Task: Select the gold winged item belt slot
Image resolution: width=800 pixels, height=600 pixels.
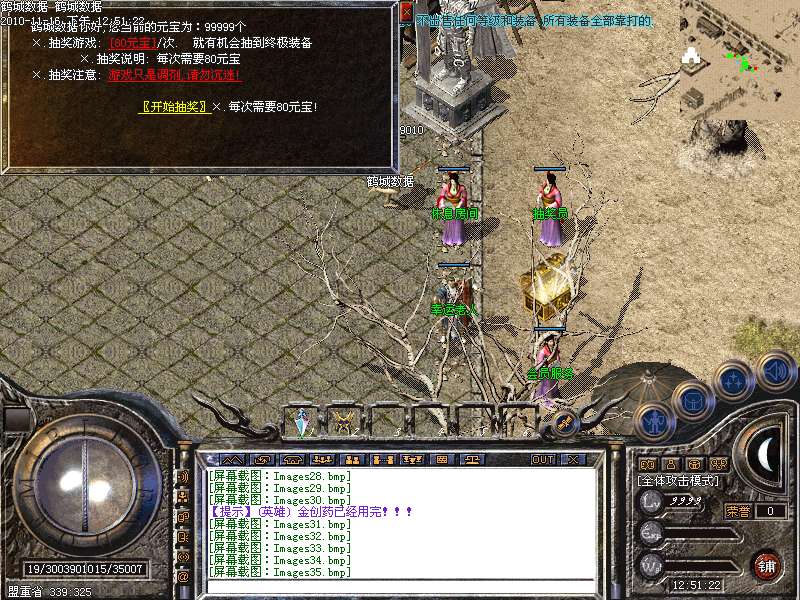Action: 344,422
